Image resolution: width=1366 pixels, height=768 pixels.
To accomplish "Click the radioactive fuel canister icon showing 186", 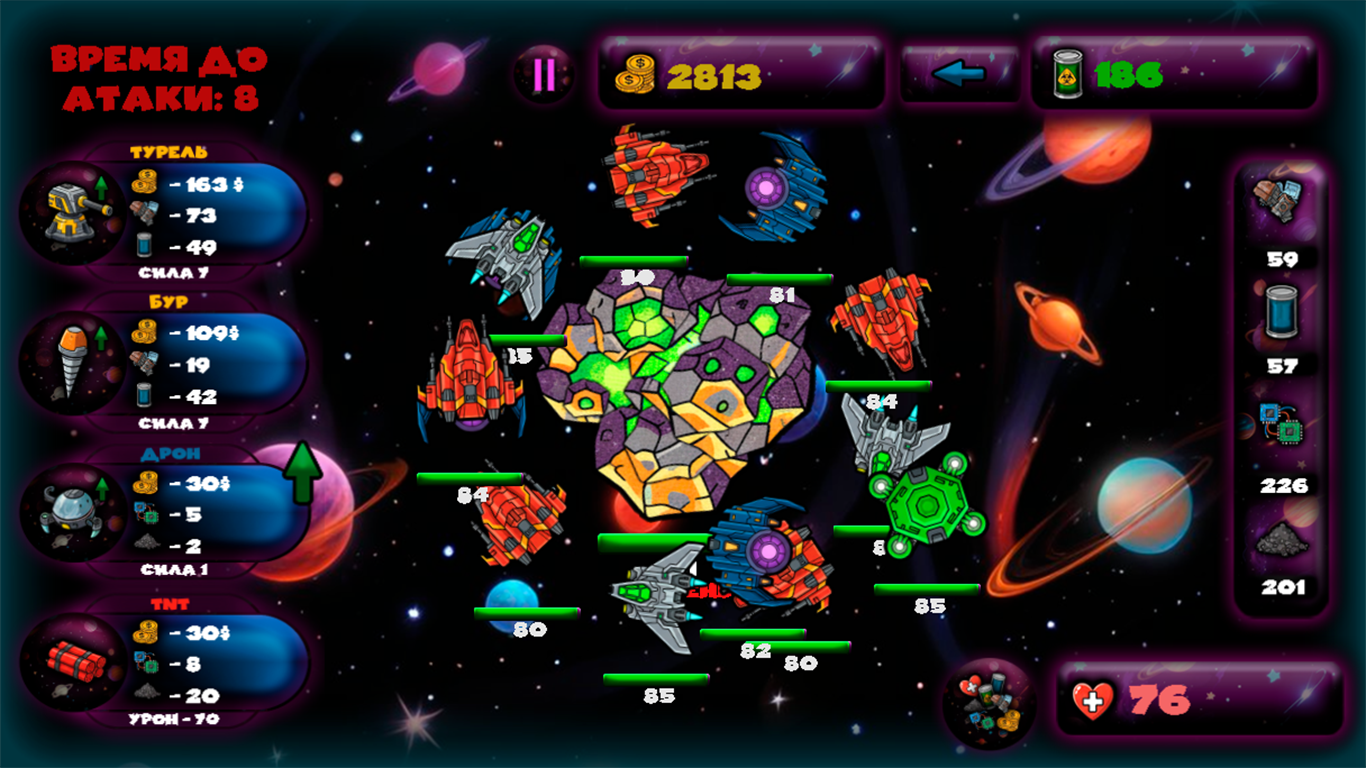I will point(1069,72).
